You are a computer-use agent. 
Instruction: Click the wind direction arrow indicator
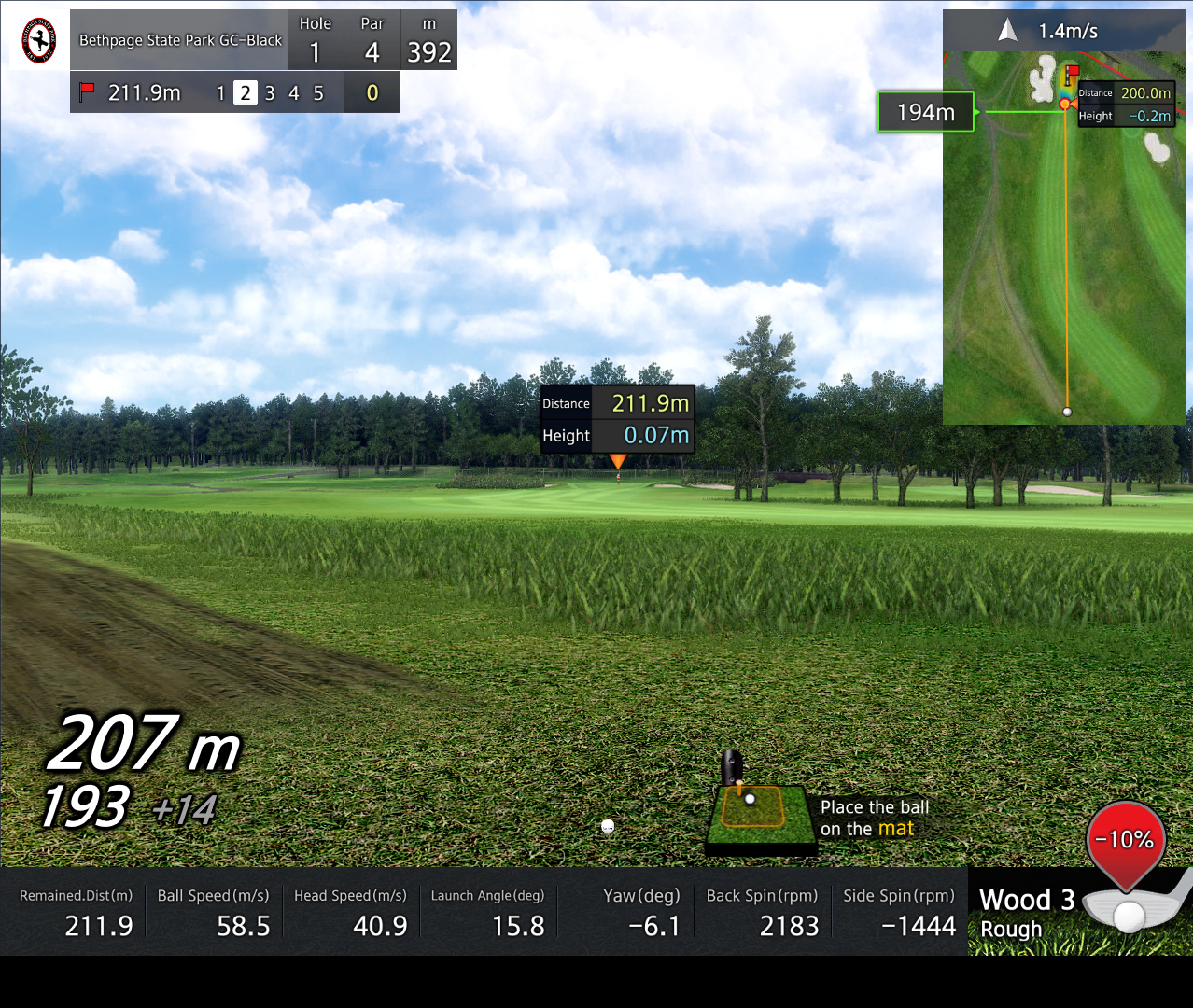1008,31
